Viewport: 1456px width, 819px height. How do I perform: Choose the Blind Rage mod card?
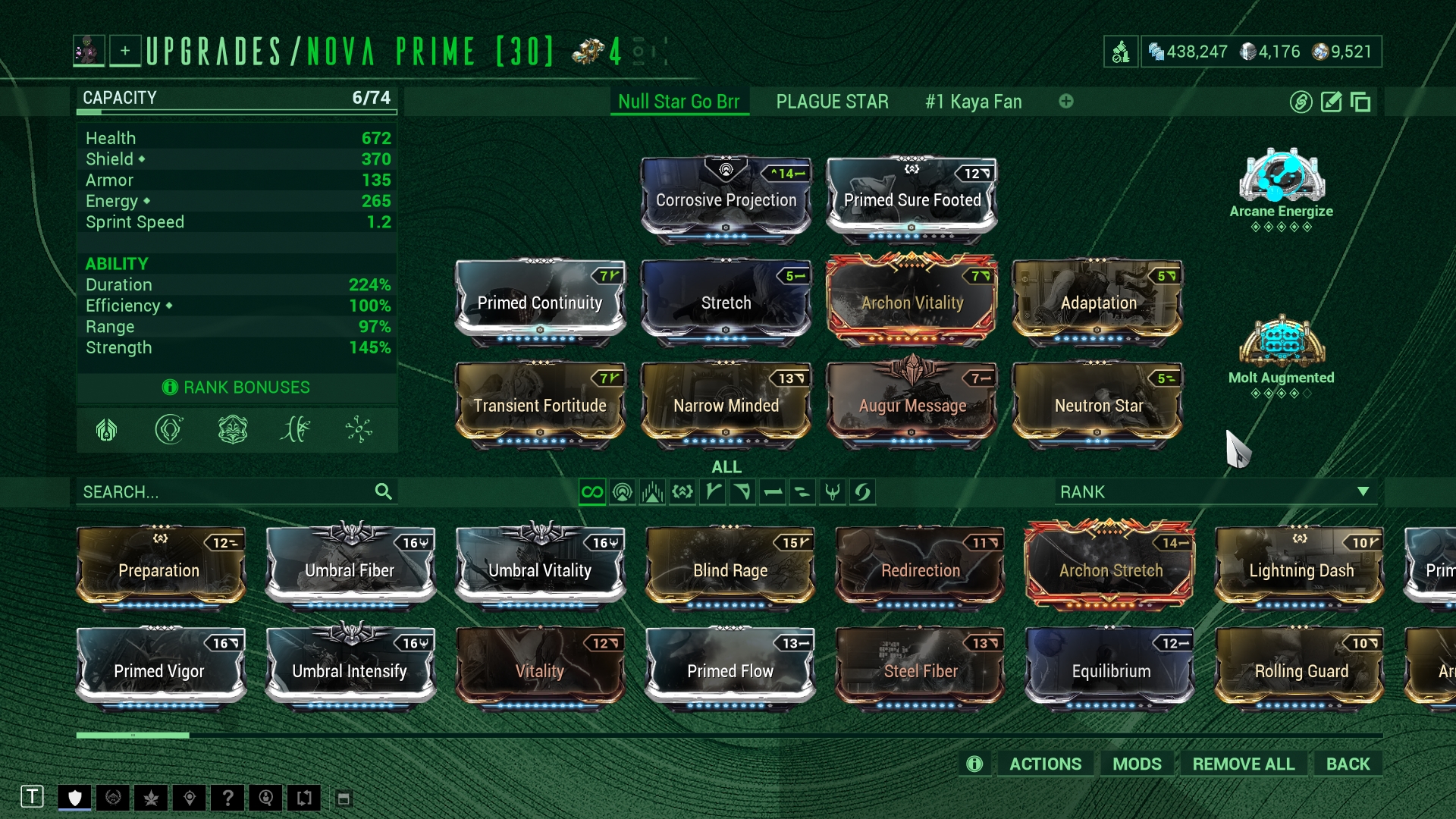point(730,570)
